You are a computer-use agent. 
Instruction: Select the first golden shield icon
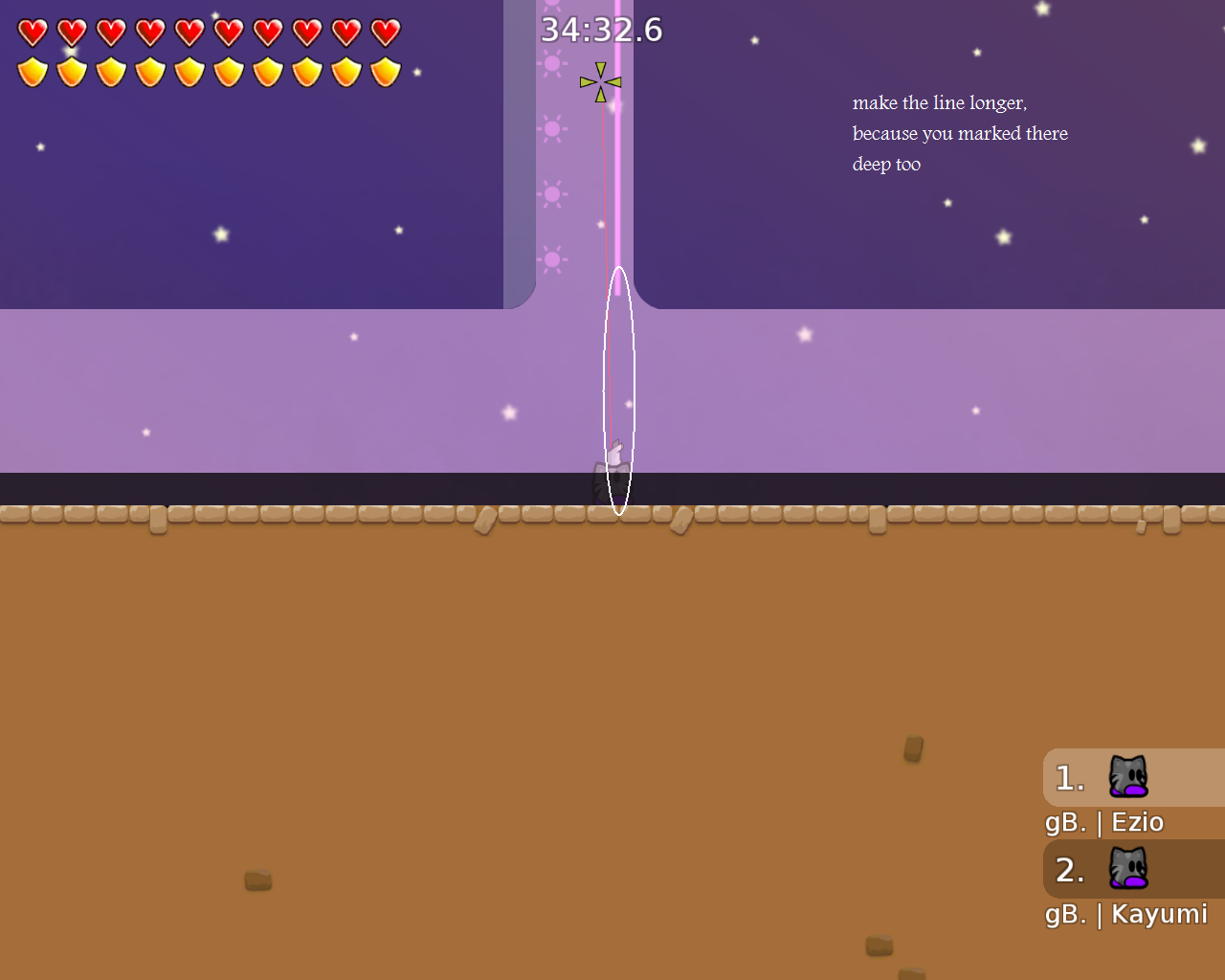click(x=32, y=70)
